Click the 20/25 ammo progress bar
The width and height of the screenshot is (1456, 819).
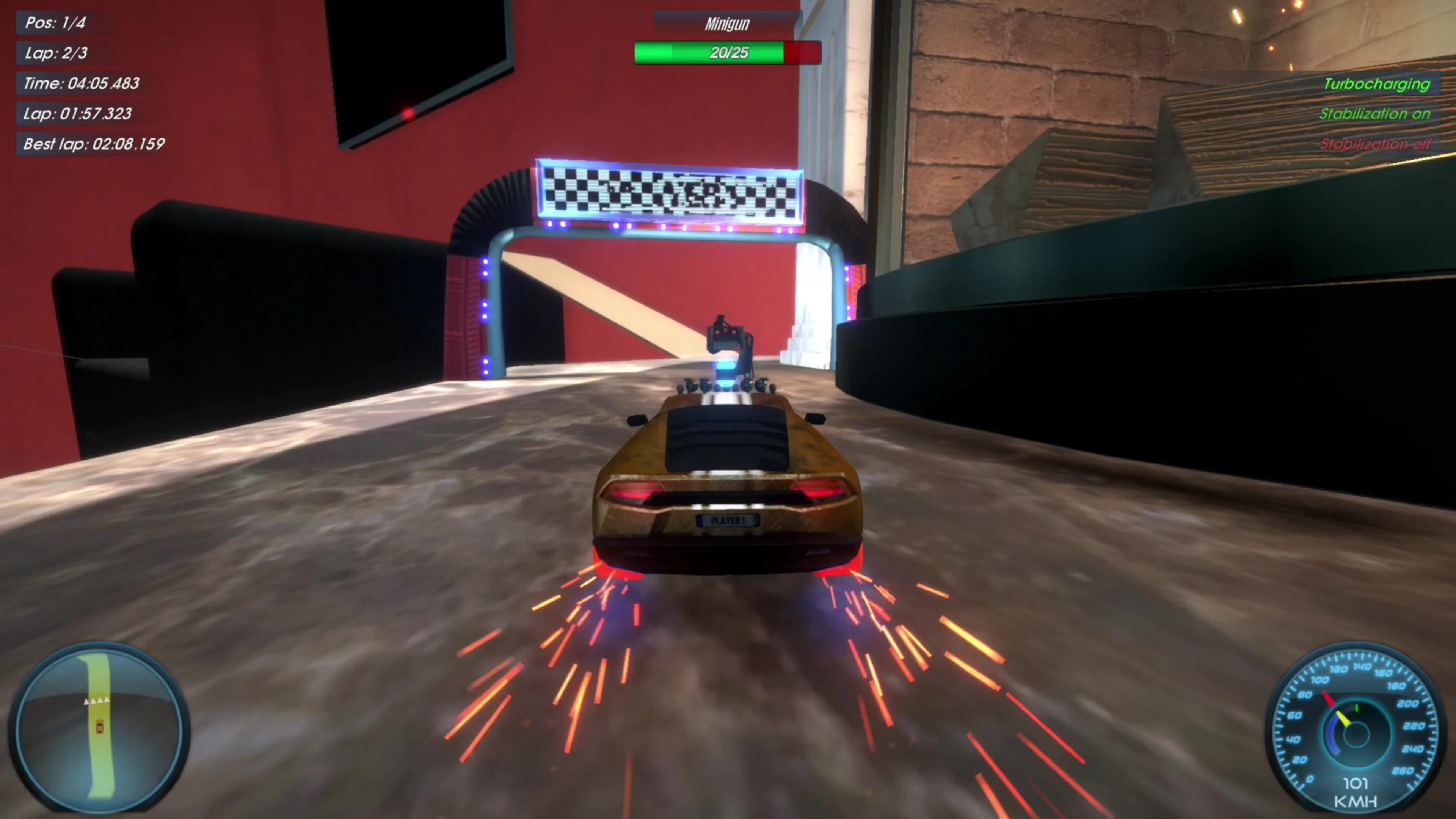[727, 53]
